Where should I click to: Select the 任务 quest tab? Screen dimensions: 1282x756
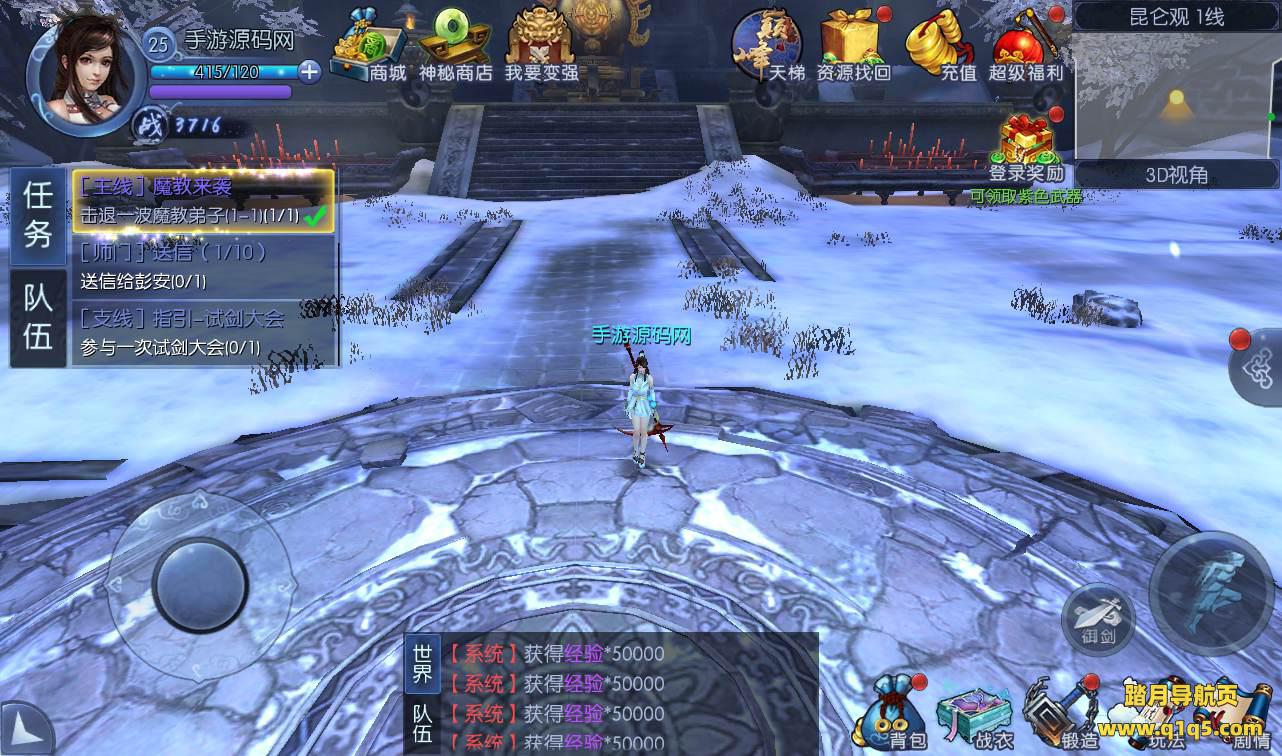[38, 215]
